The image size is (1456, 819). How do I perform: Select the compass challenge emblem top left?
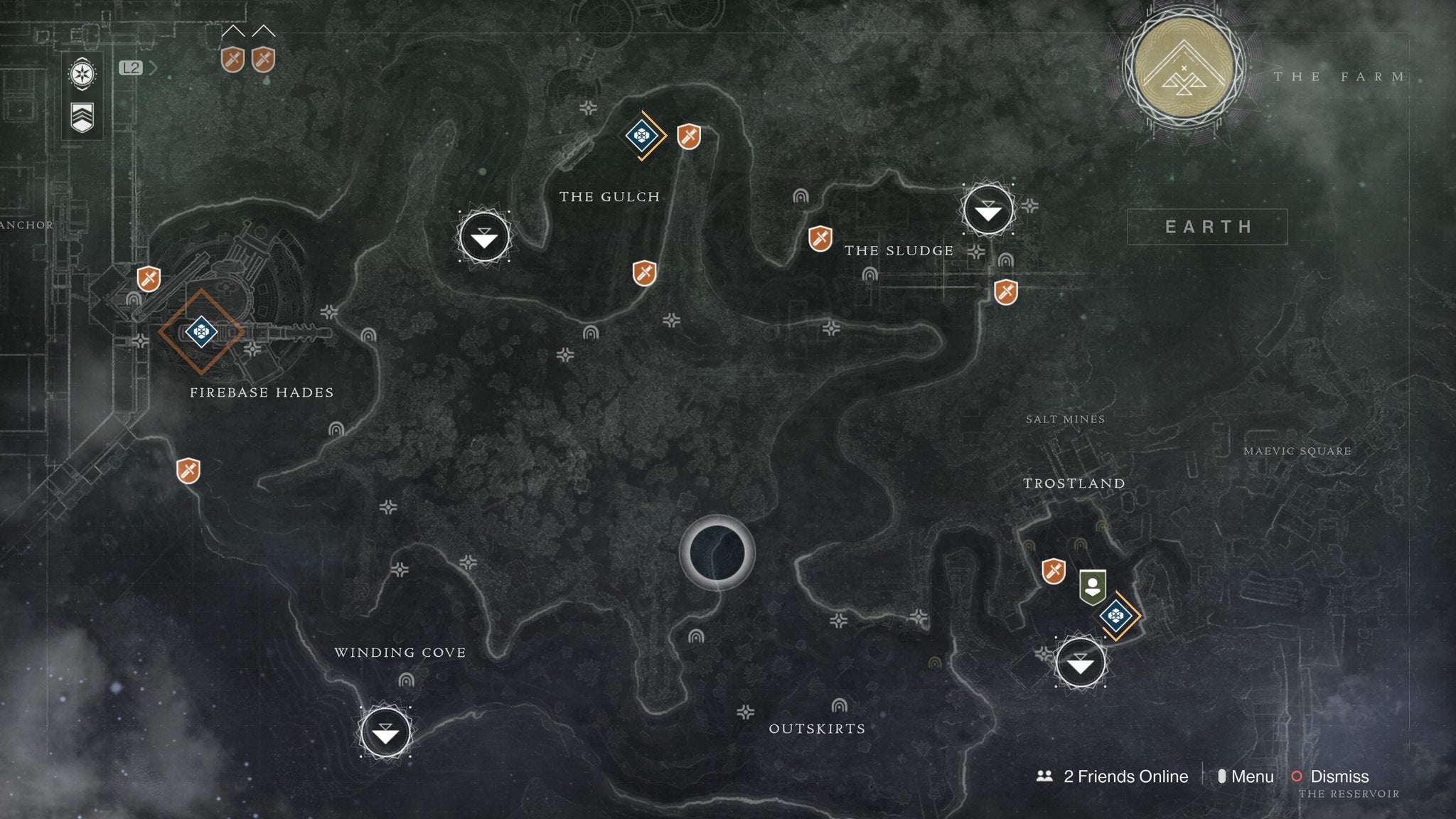coord(82,73)
